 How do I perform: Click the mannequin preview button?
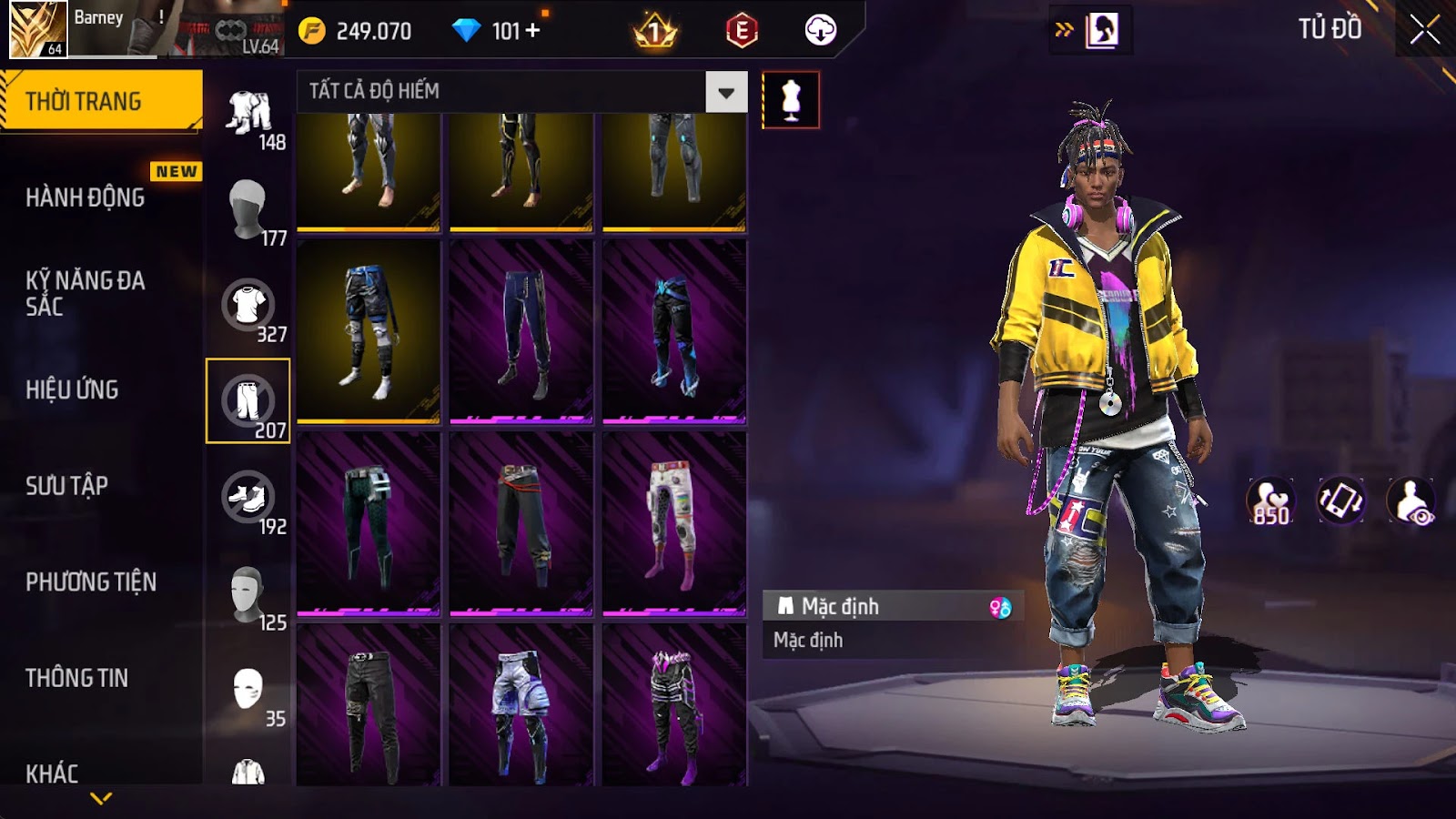[x=790, y=99]
